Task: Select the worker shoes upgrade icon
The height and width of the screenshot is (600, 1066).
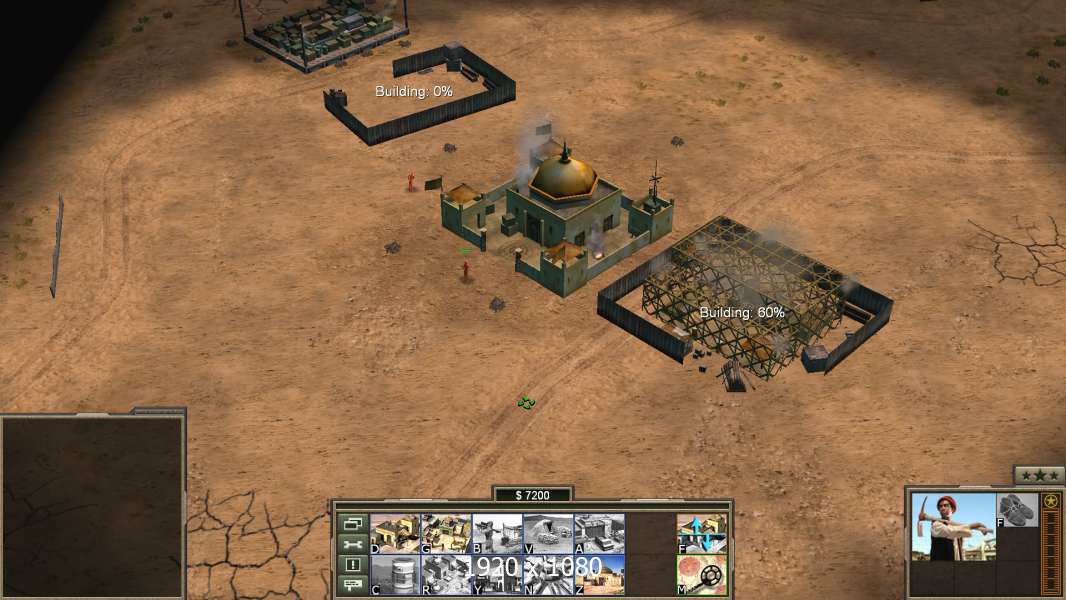Action: (x=1018, y=510)
